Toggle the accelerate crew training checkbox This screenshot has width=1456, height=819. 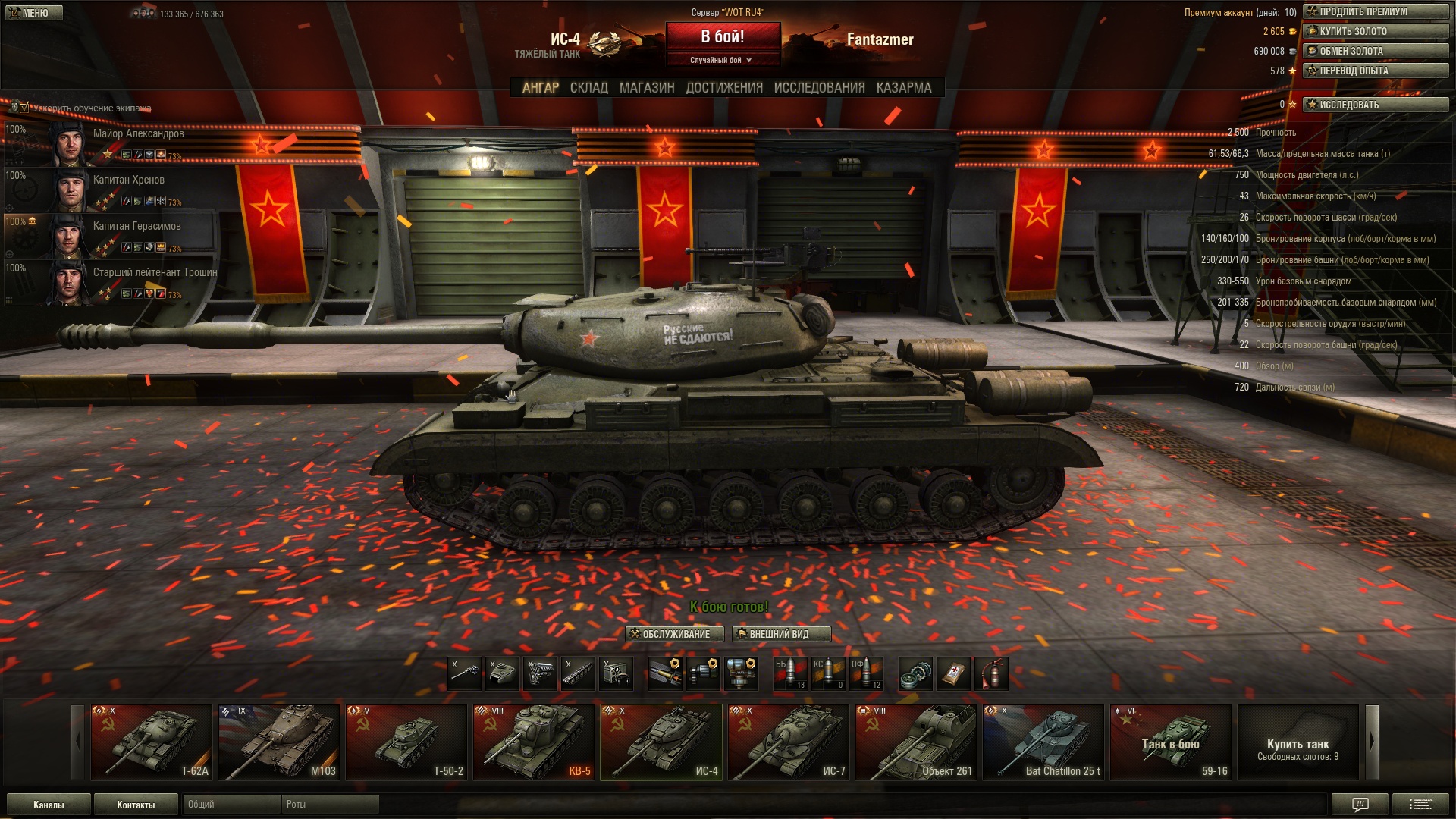(24, 108)
